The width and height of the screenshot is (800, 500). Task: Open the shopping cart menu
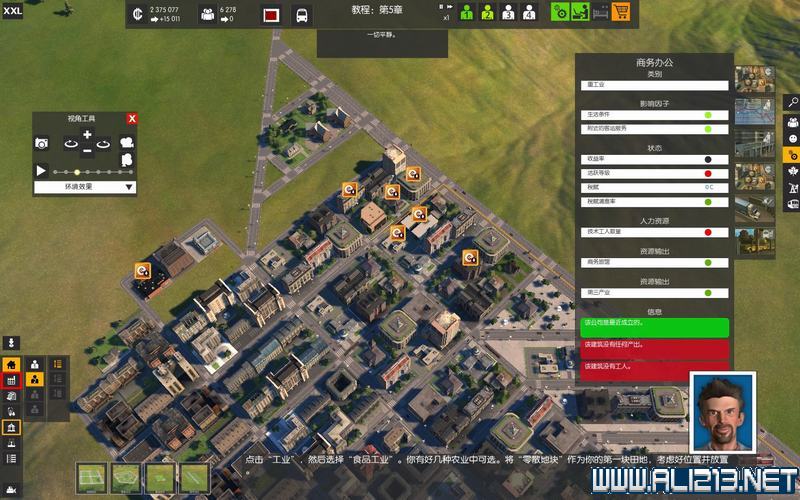point(621,13)
